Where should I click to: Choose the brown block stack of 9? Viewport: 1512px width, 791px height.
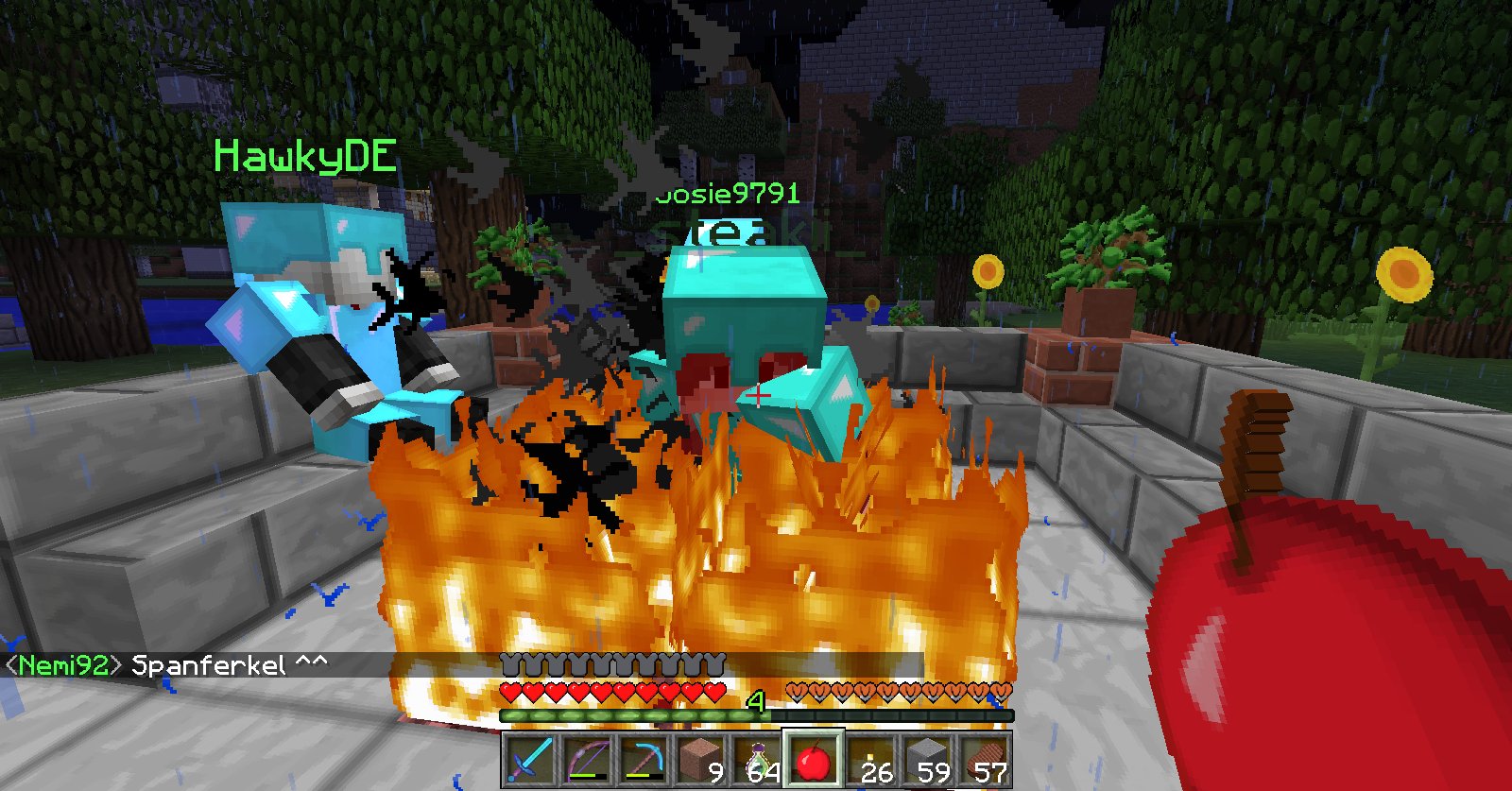[x=699, y=759]
